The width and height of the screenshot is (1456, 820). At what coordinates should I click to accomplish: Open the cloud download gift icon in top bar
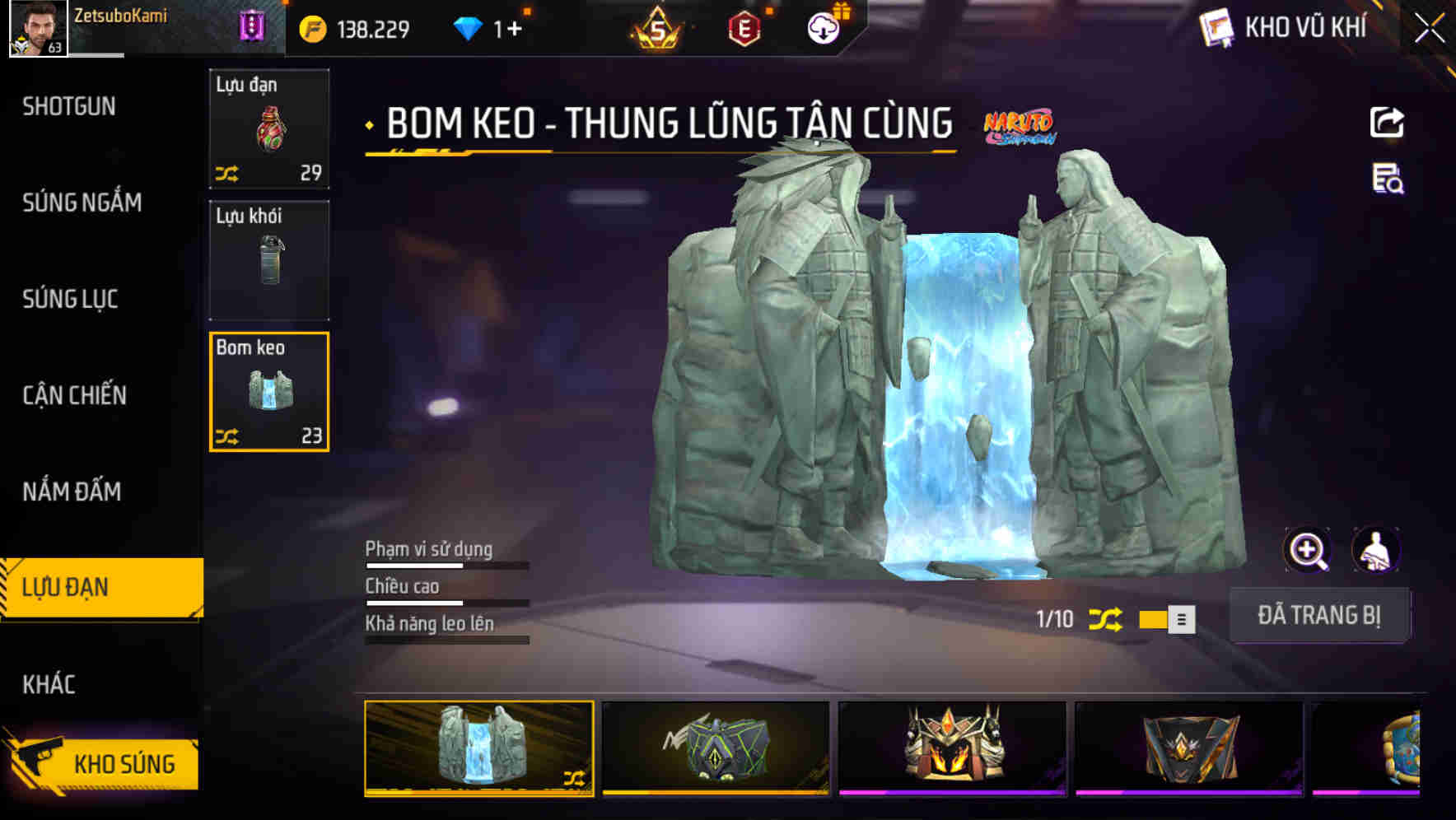coord(823,26)
